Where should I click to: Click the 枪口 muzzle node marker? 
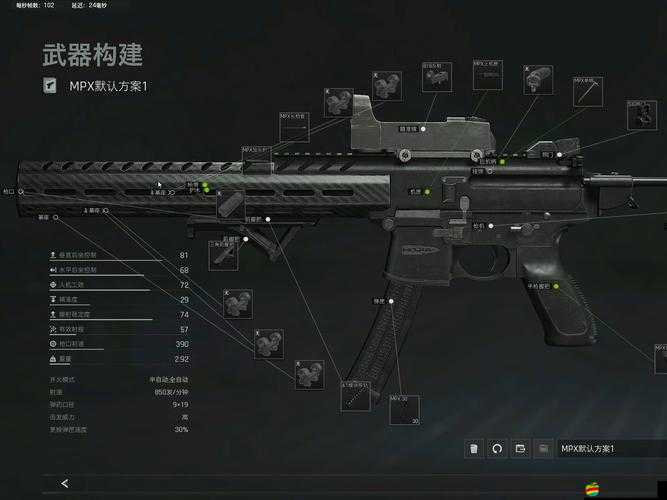pyautogui.click(x=20, y=189)
